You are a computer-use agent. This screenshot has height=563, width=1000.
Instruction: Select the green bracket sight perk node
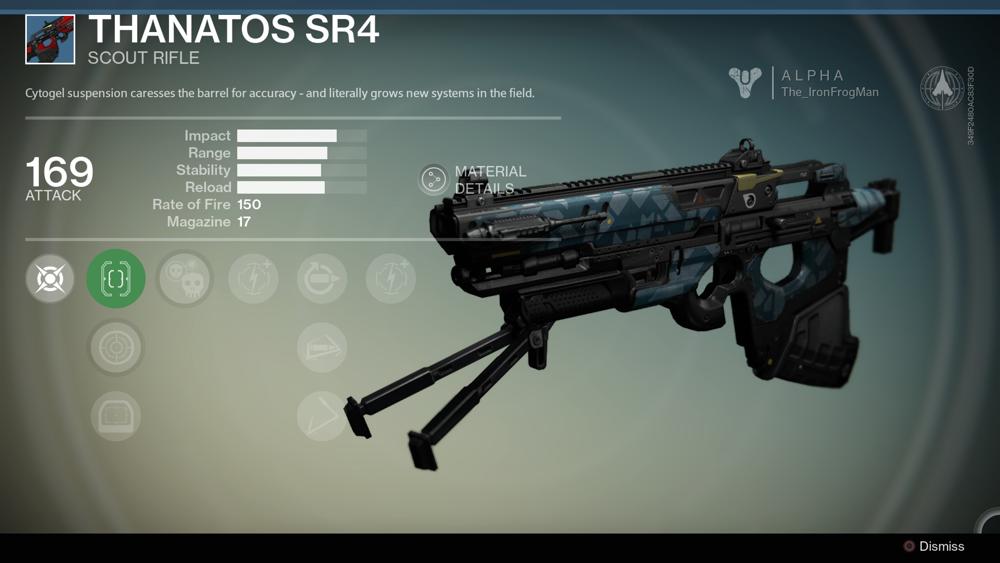pos(116,278)
